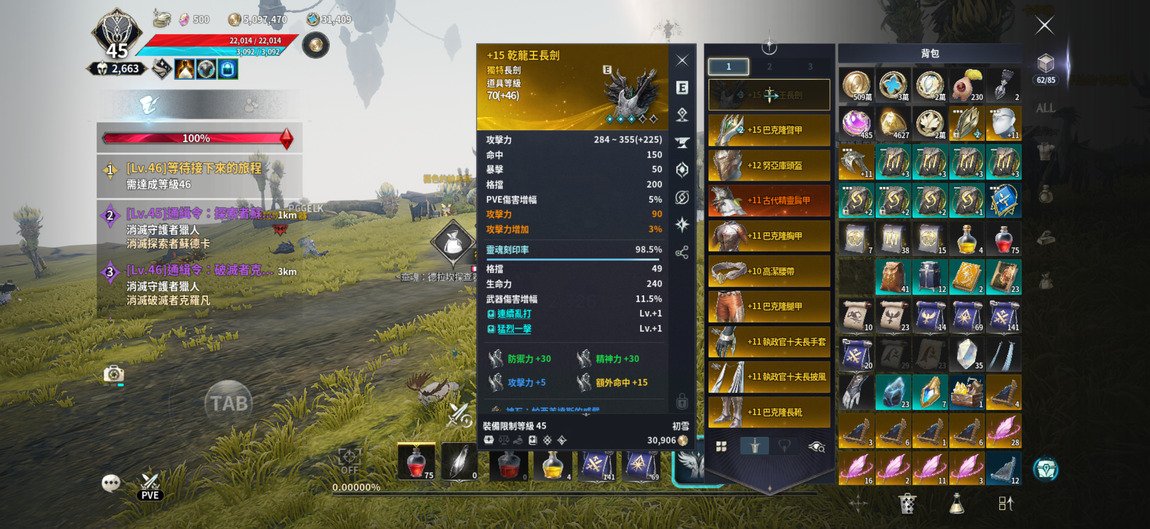Take a screenshot with the camera icon
This screenshot has width=1150, height=529.
click(x=114, y=374)
